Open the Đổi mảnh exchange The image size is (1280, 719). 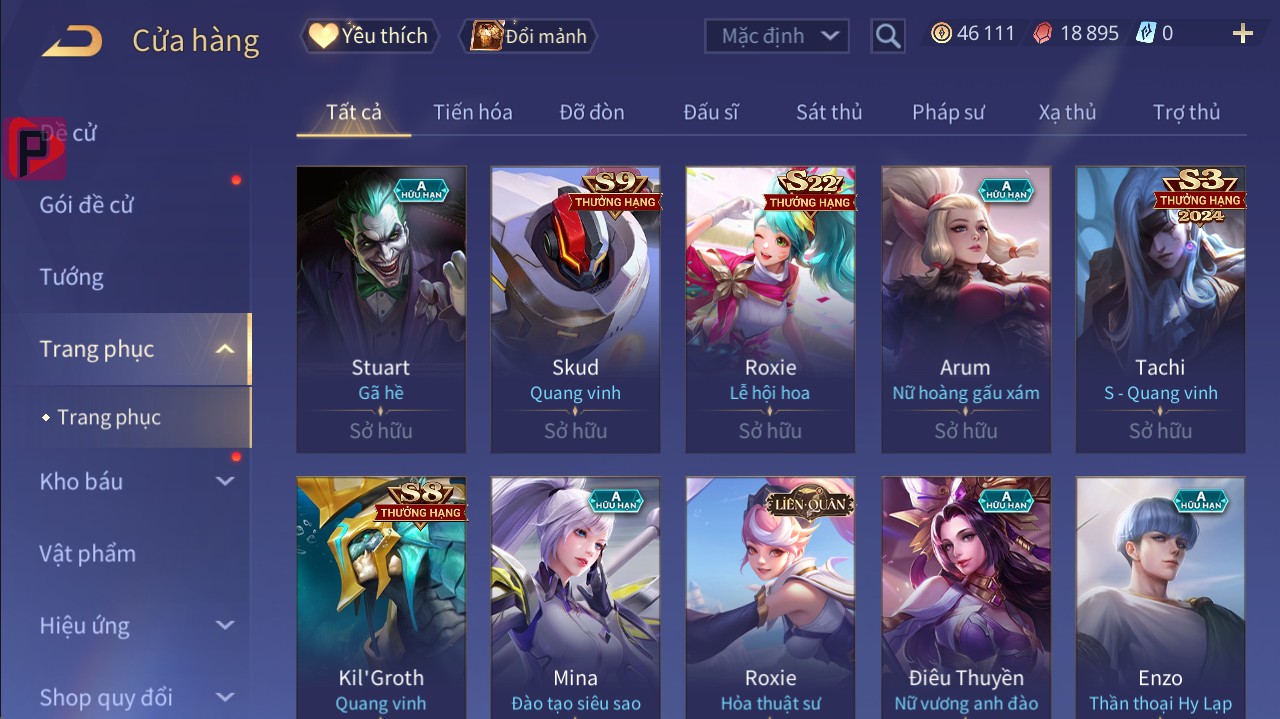(x=529, y=36)
